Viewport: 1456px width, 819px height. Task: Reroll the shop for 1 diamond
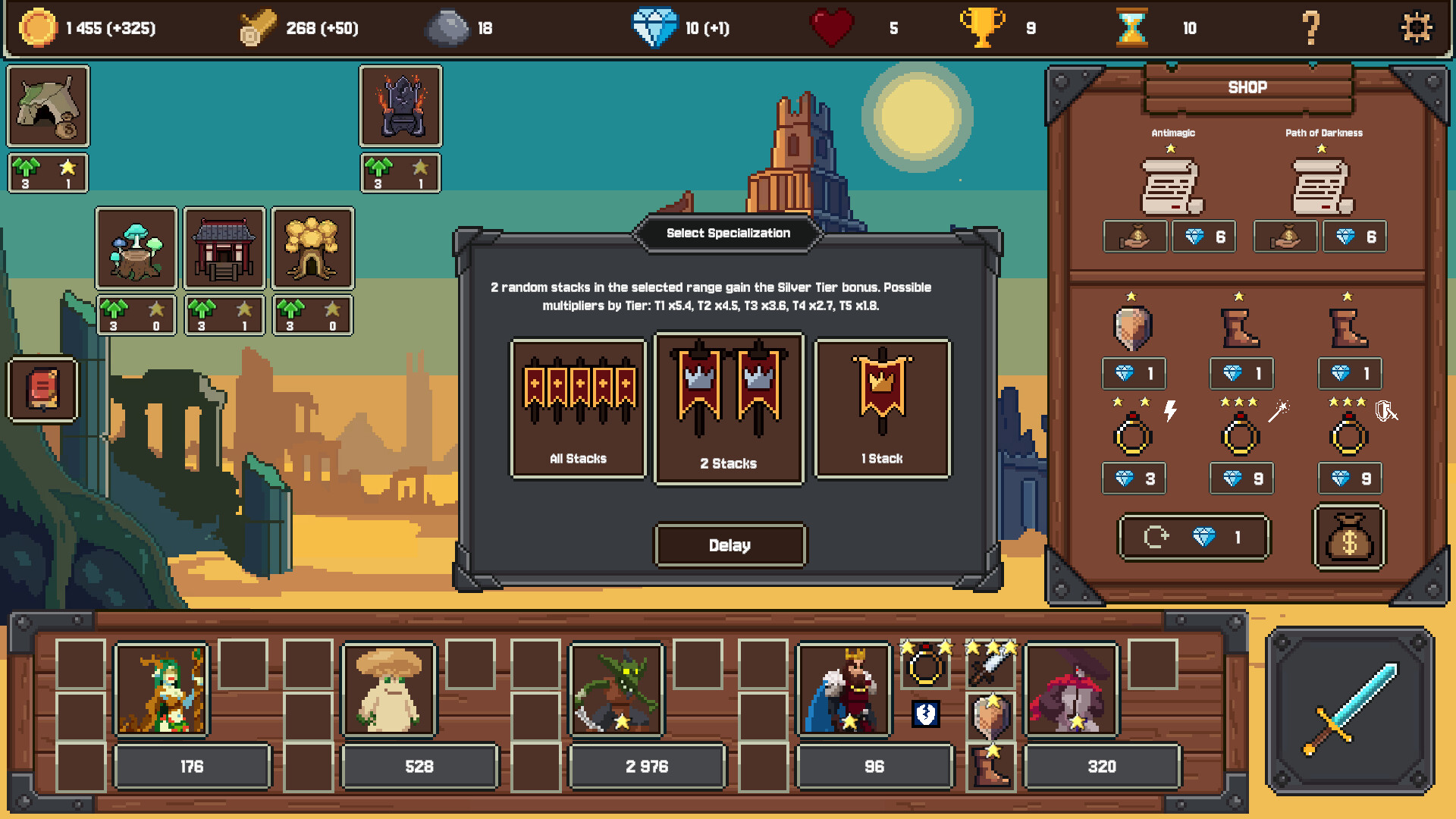click(1194, 537)
